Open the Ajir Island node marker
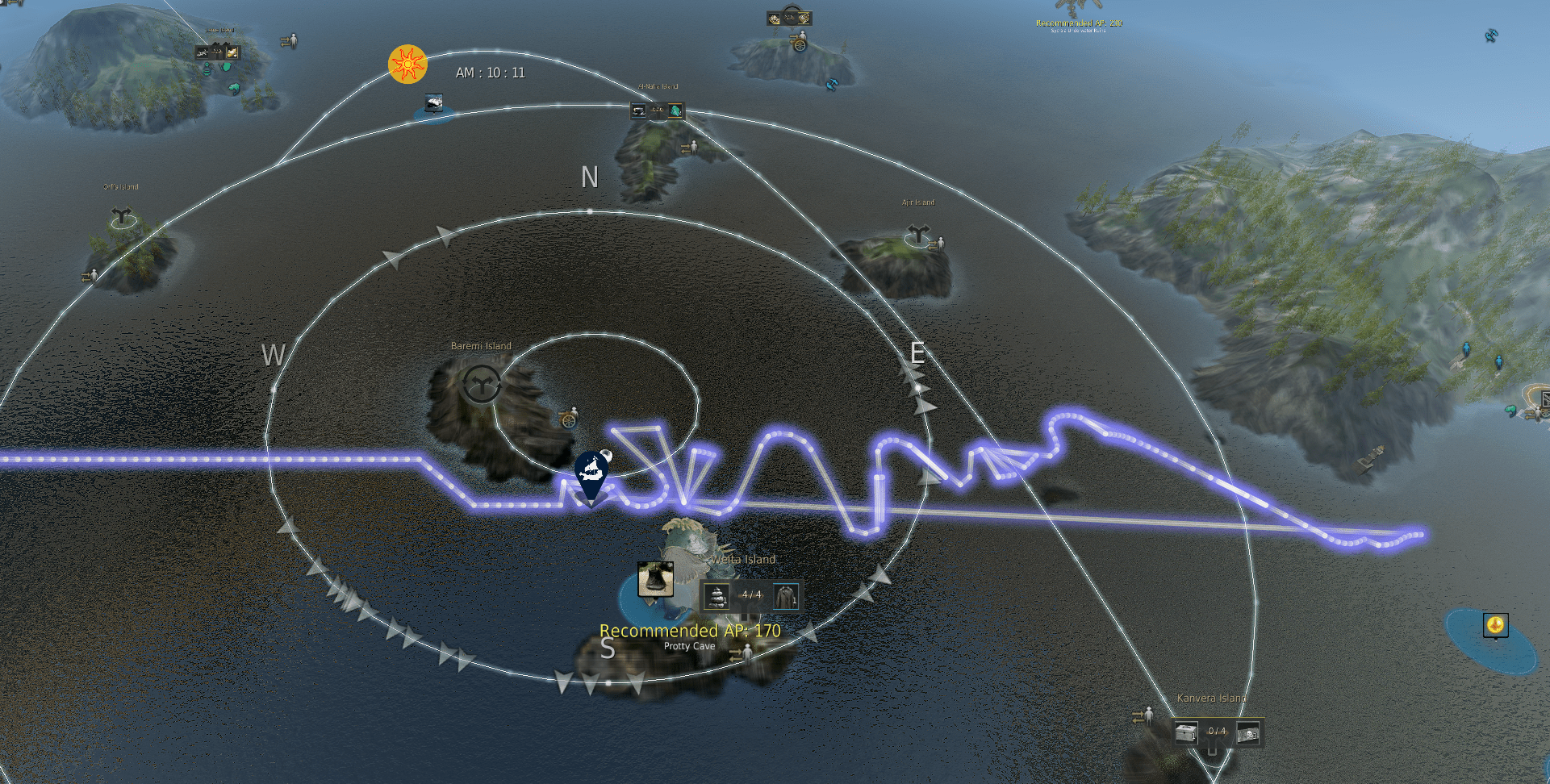1550x784 pixels. coord(918,235)
